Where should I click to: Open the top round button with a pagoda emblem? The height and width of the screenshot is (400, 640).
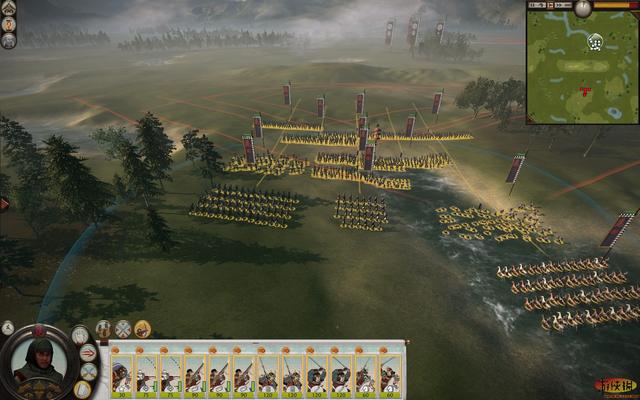click(9, 7)
